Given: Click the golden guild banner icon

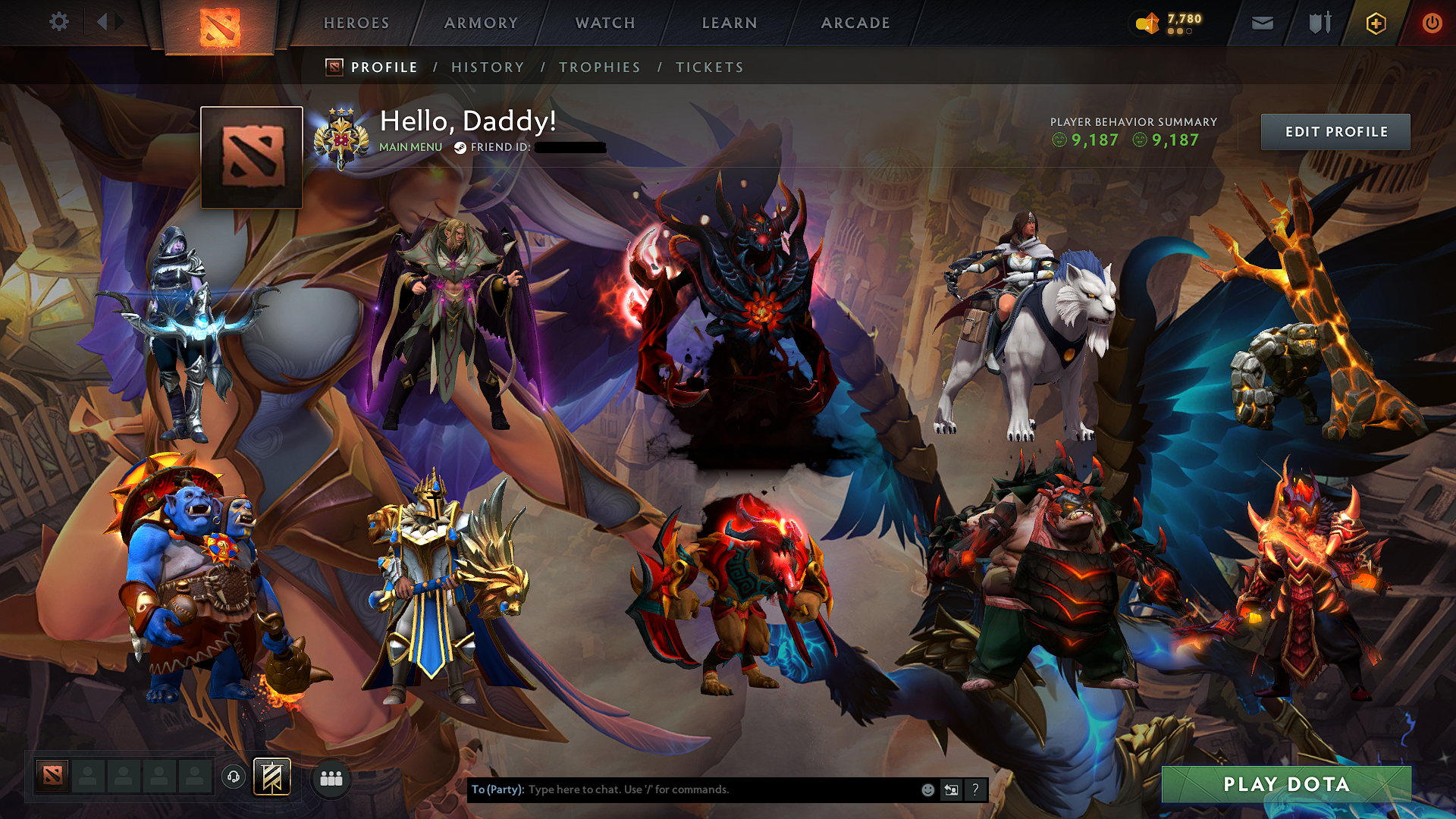Looking at the screenshot, I should [273, 777].
